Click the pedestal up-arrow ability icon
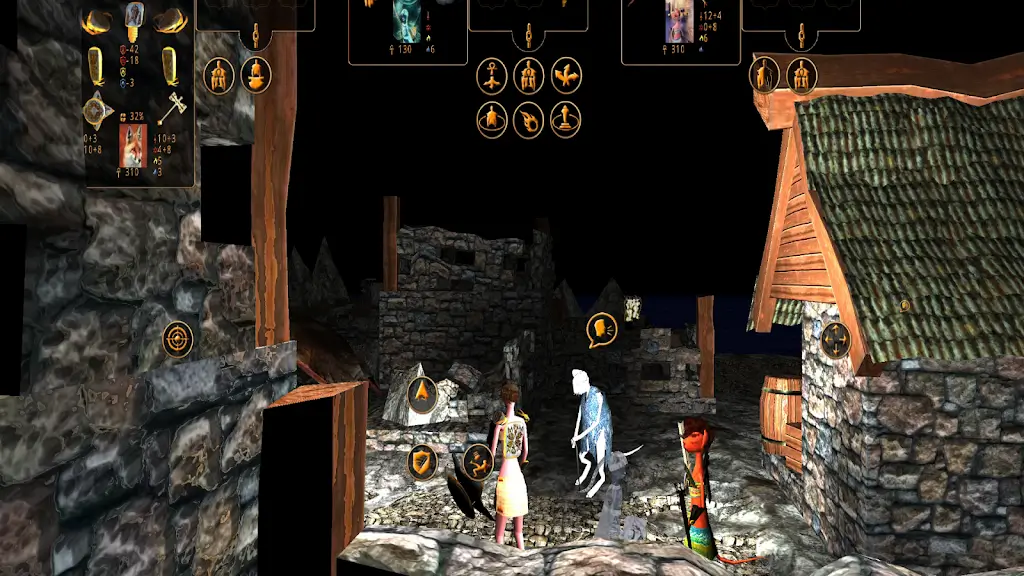 [566, 121]
